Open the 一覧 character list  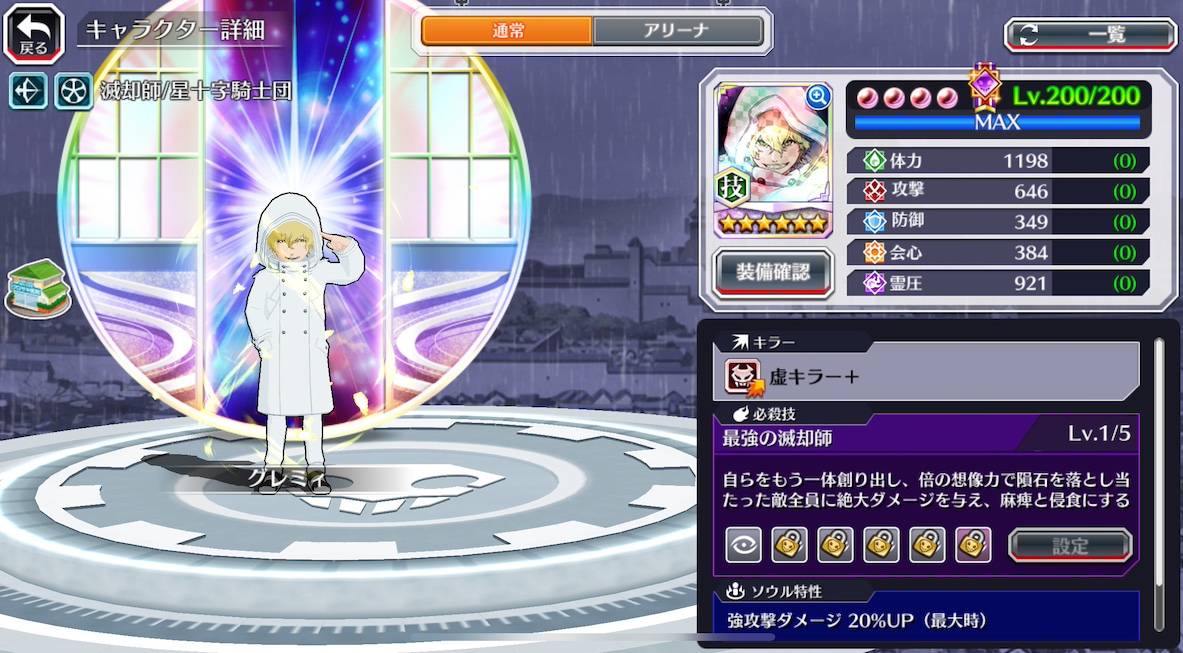pyautogui.click(x=1090, y=35)
